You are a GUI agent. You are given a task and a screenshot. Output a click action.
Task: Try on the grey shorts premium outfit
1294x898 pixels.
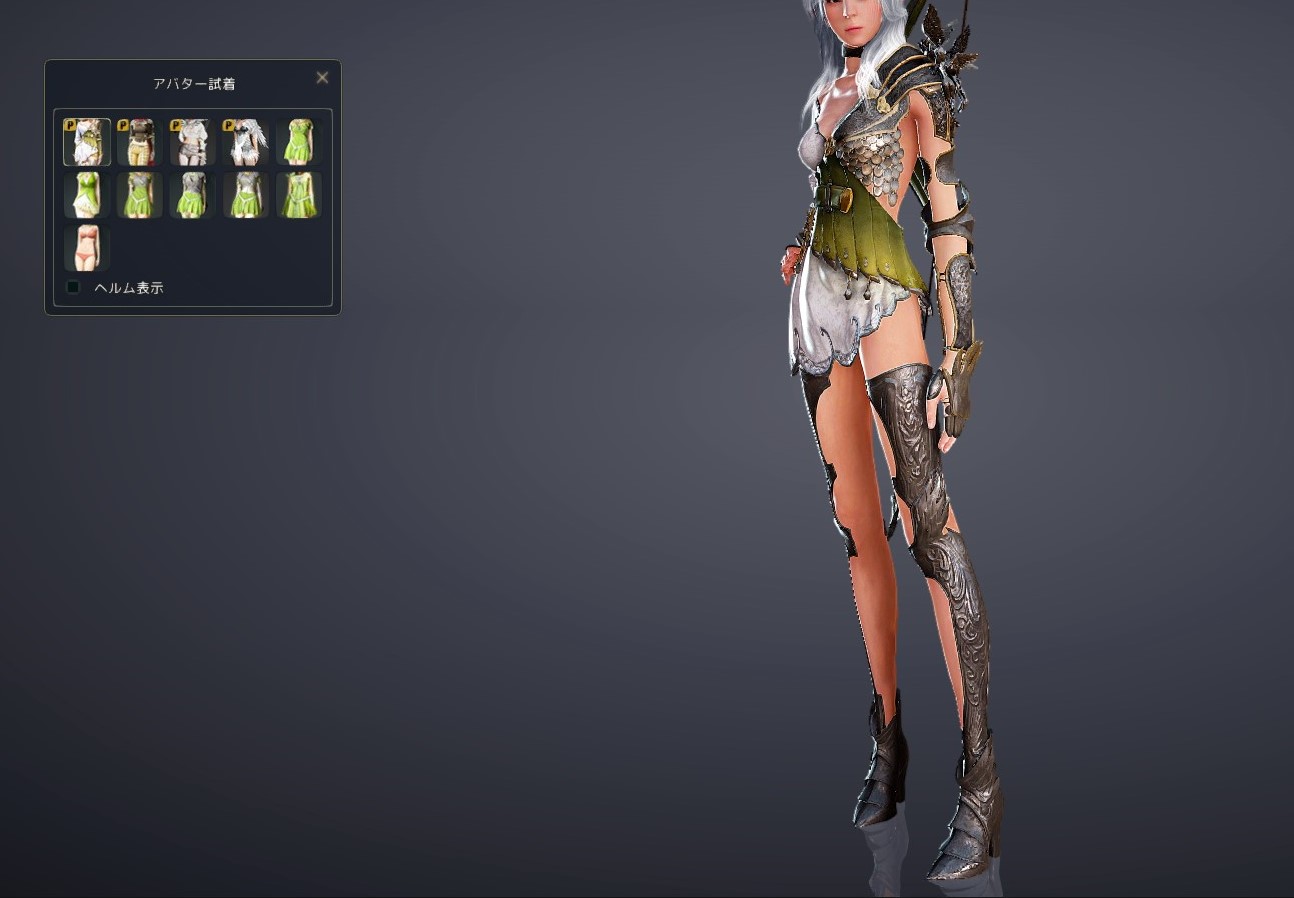tap(193, 142)
